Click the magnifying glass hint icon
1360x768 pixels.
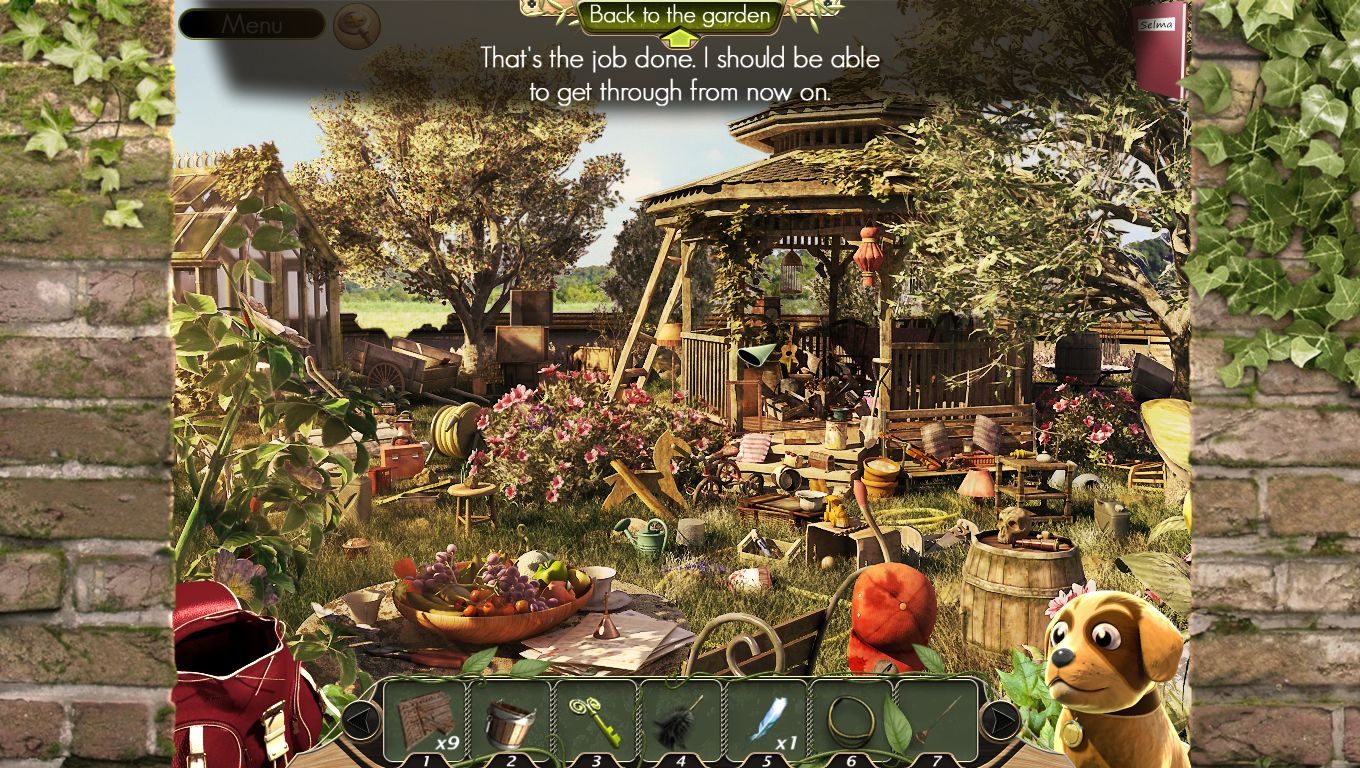(x=356, y=25)
